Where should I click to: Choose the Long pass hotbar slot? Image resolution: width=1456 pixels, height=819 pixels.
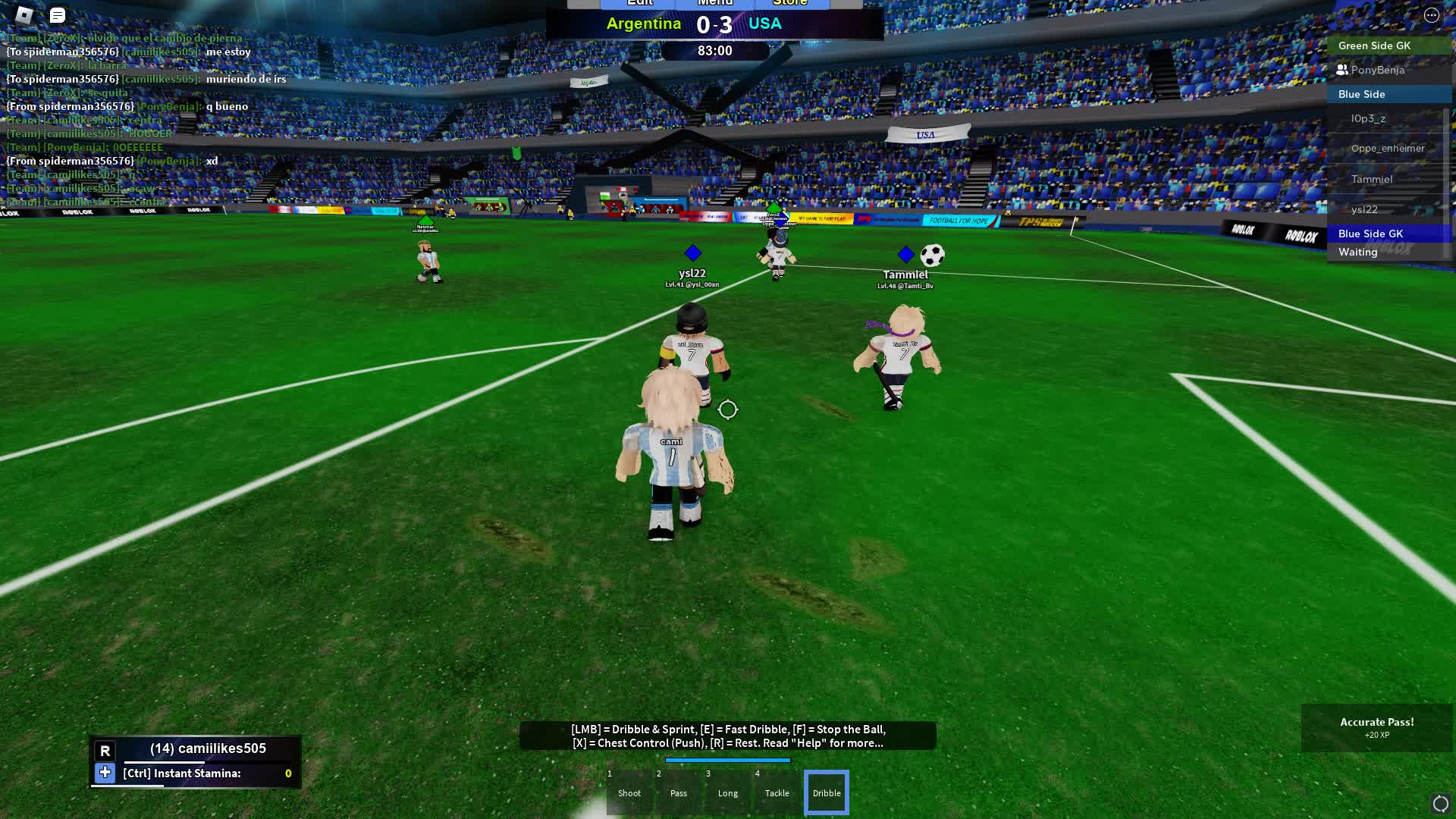tap(728, 792)
